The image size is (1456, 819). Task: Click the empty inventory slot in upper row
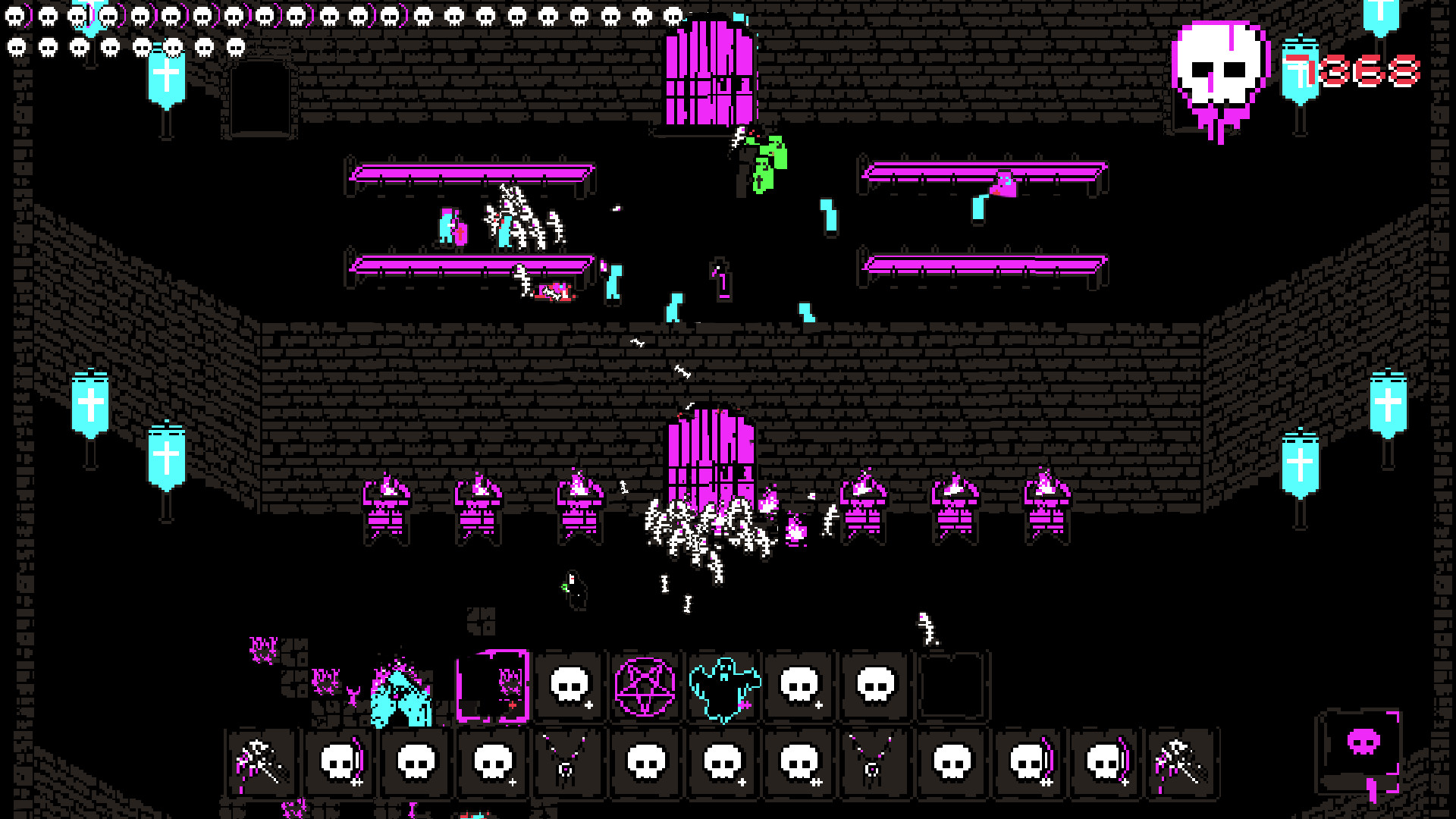pyautogui.click(x=952, y=686)
